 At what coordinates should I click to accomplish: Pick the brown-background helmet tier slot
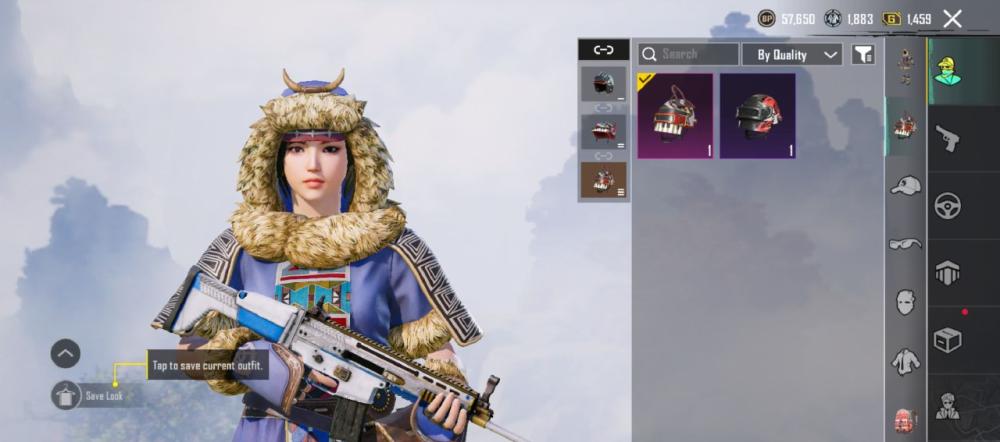[x=604, y=180]
